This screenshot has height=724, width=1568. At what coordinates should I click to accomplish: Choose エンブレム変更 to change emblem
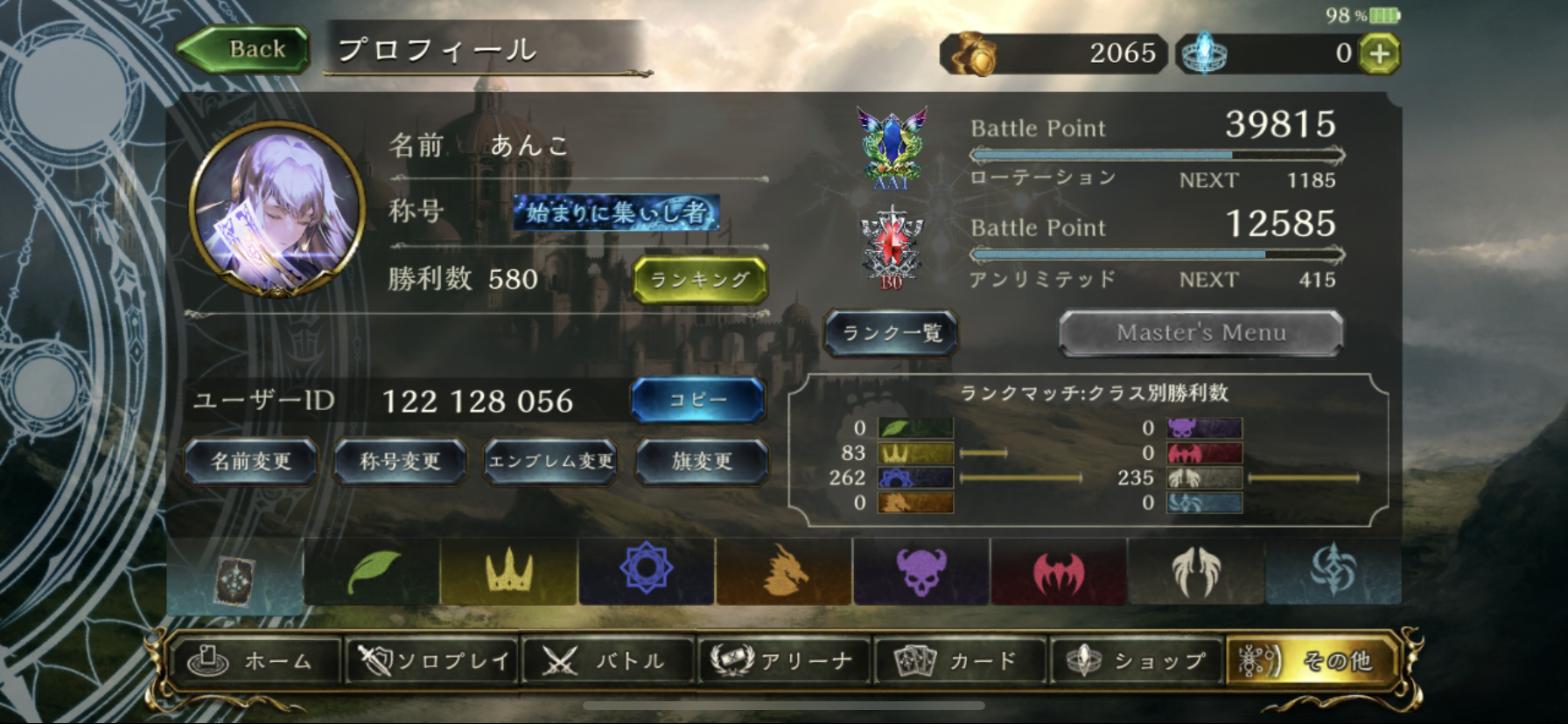pos(551,461)
